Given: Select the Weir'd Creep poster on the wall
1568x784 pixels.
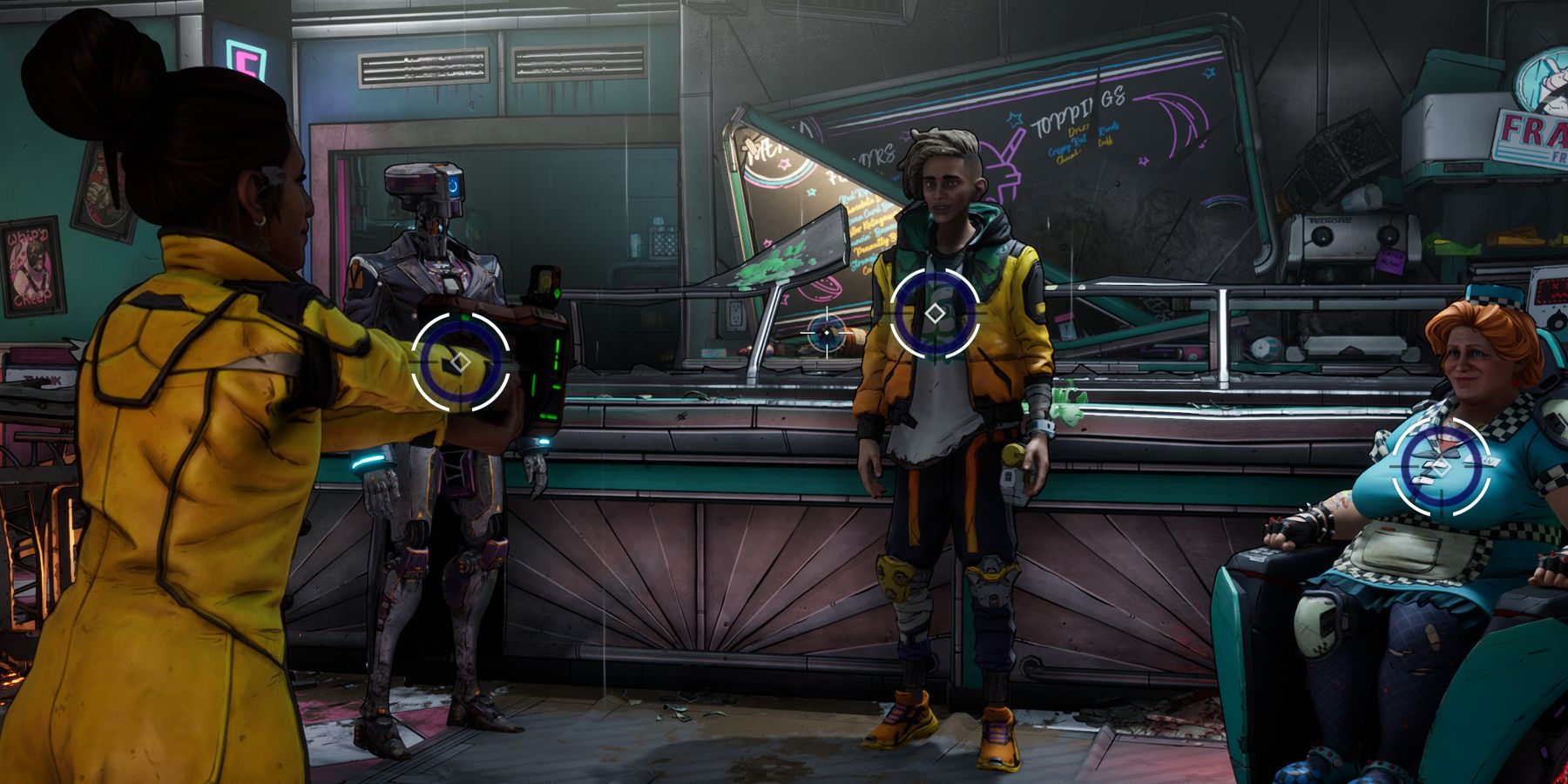Looking at the screenshot, I should (30, 266).
